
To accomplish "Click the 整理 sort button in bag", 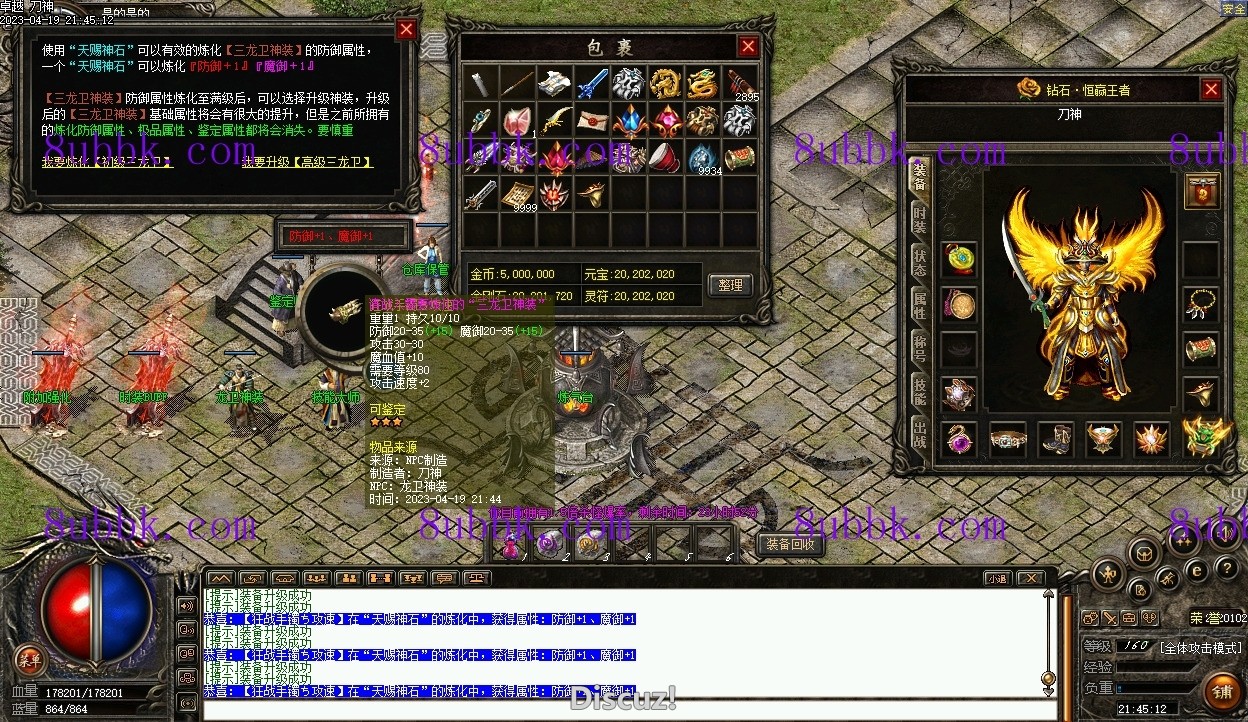I will click(730, 285).
